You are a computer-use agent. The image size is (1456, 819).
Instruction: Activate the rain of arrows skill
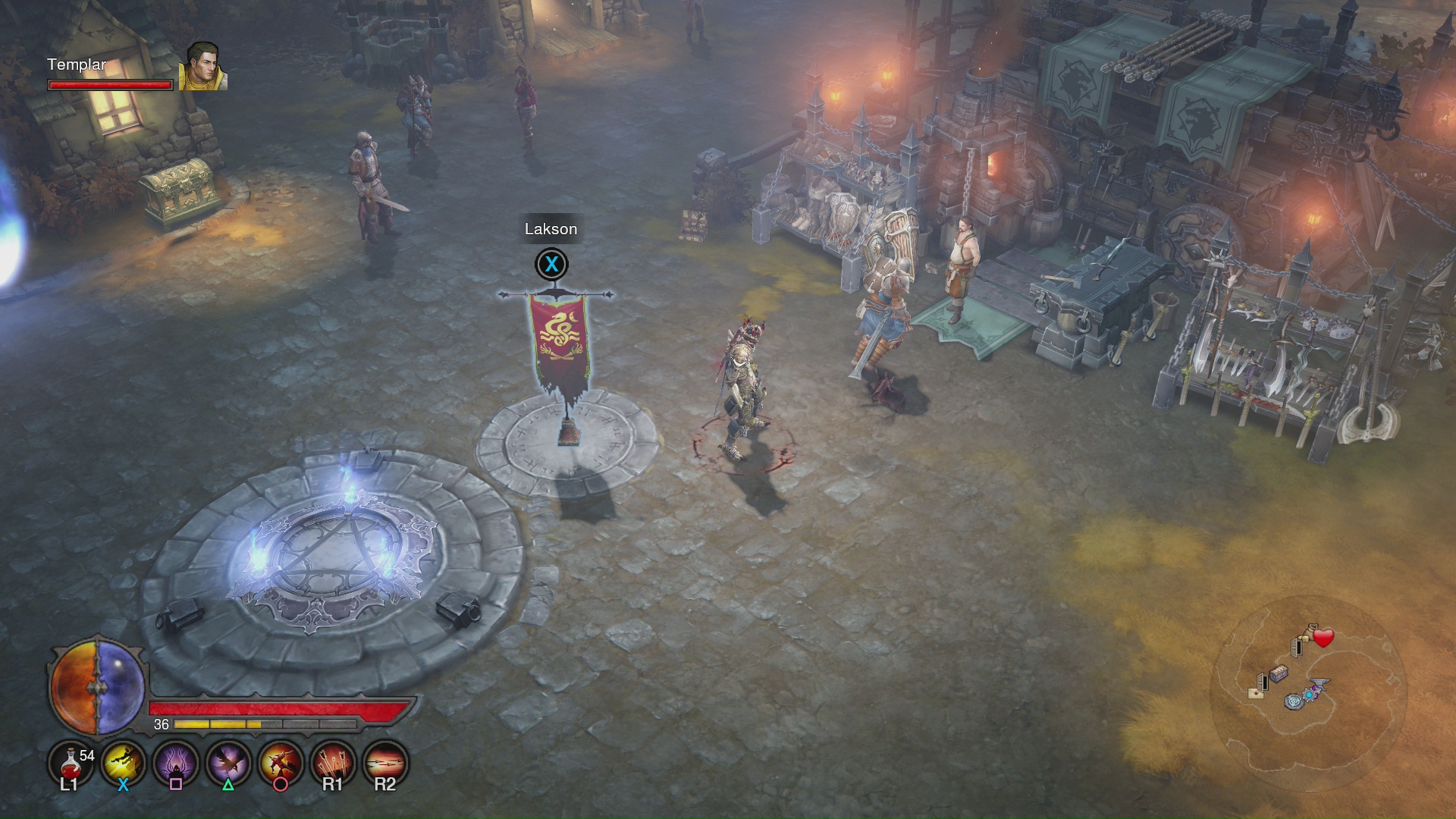click(x=333, y=763)
